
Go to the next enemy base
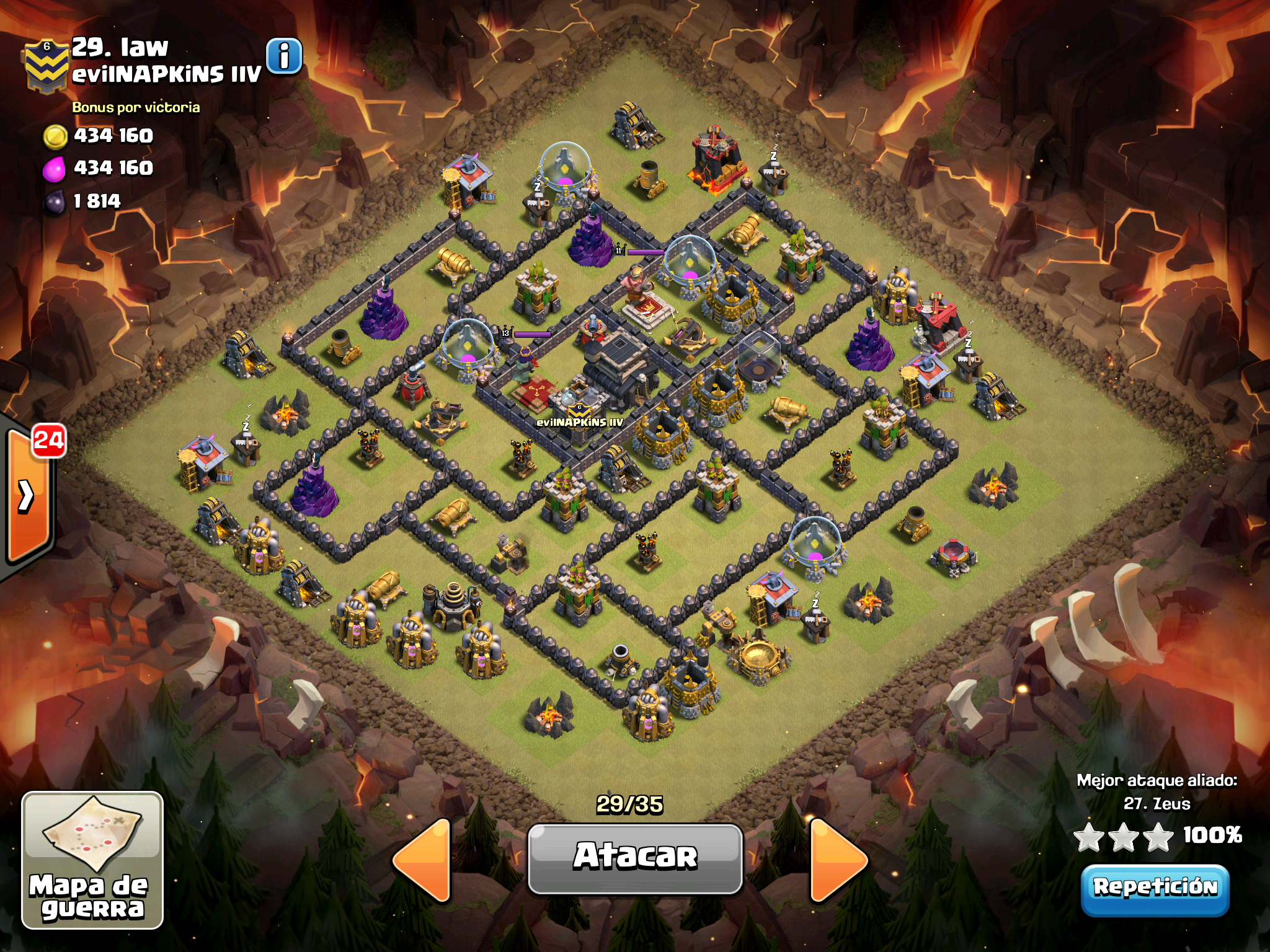[837, 859]
